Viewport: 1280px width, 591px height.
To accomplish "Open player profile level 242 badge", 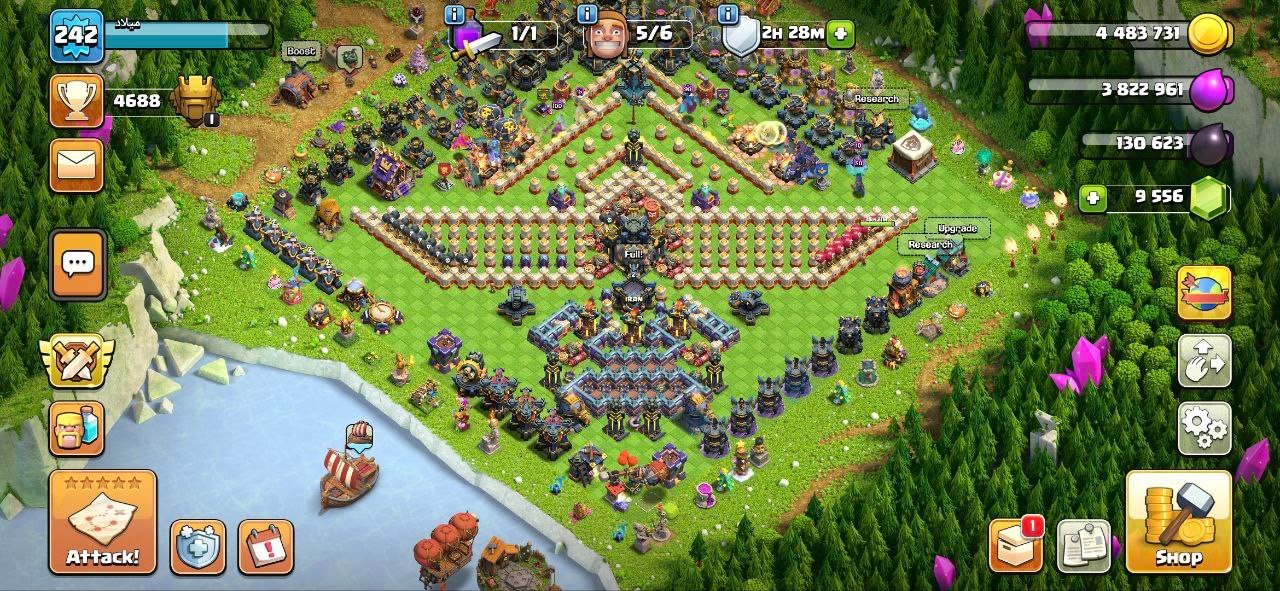I will tap(76, 36).
